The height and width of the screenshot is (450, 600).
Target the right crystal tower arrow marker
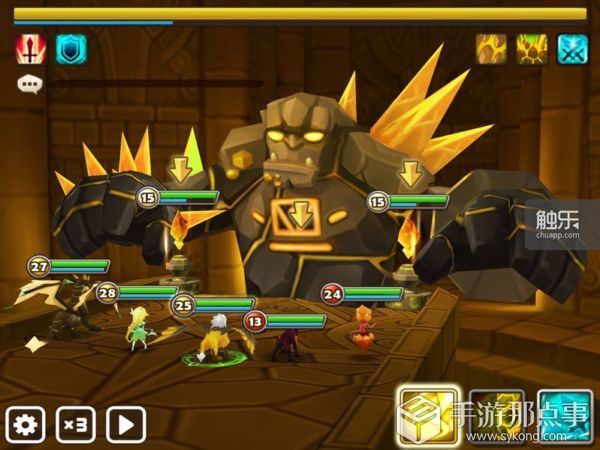[411, 172]
